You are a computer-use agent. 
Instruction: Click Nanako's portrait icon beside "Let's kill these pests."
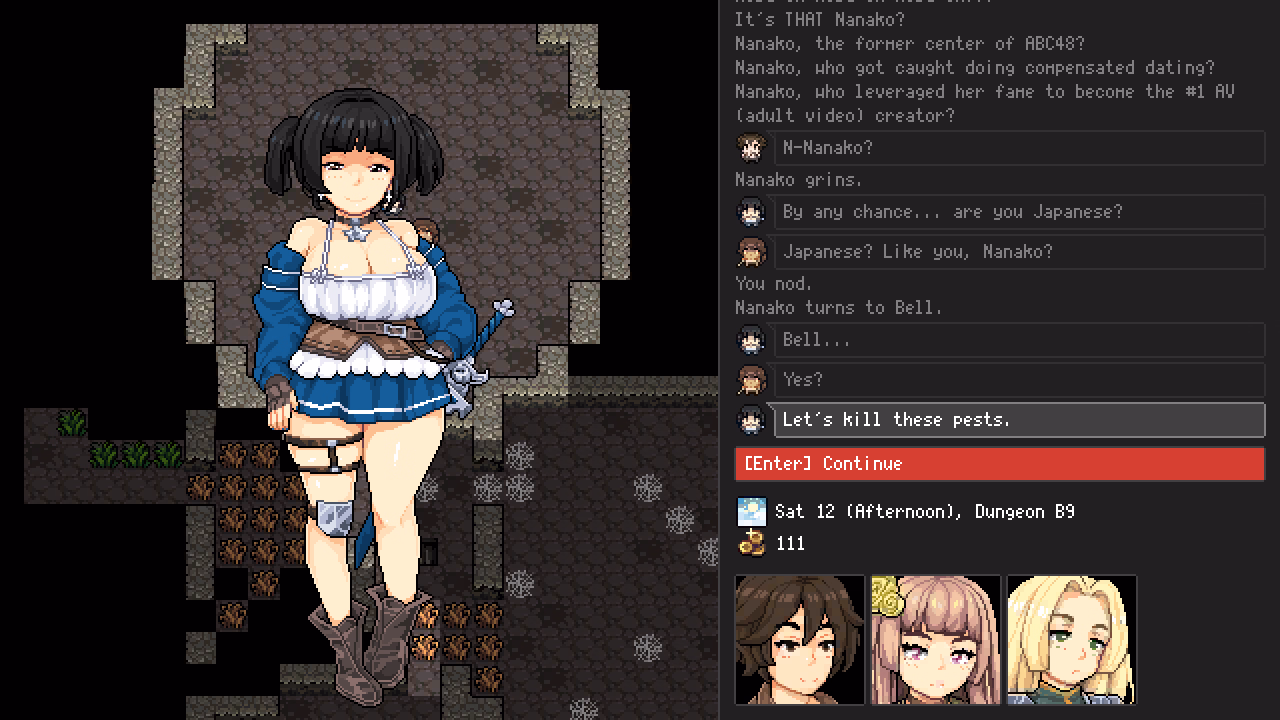coord(752,420)
